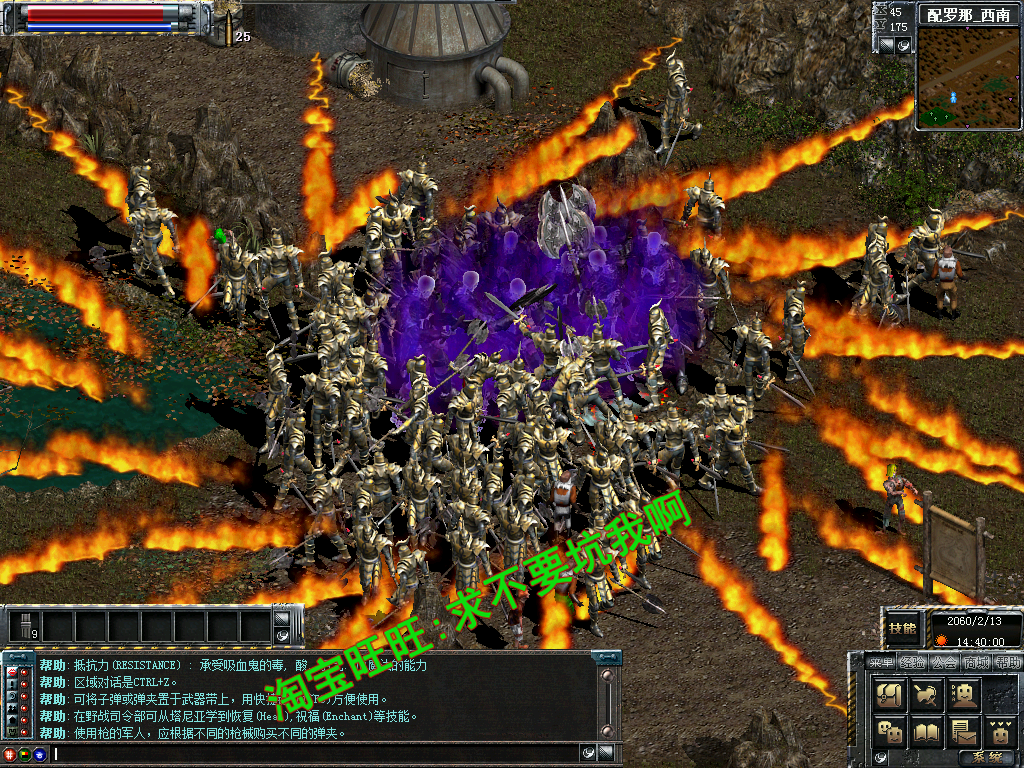Image resolution: width=1024 pixels, height=768 pixels.
Task: Open the 技能 skills button
Action: 903,630
